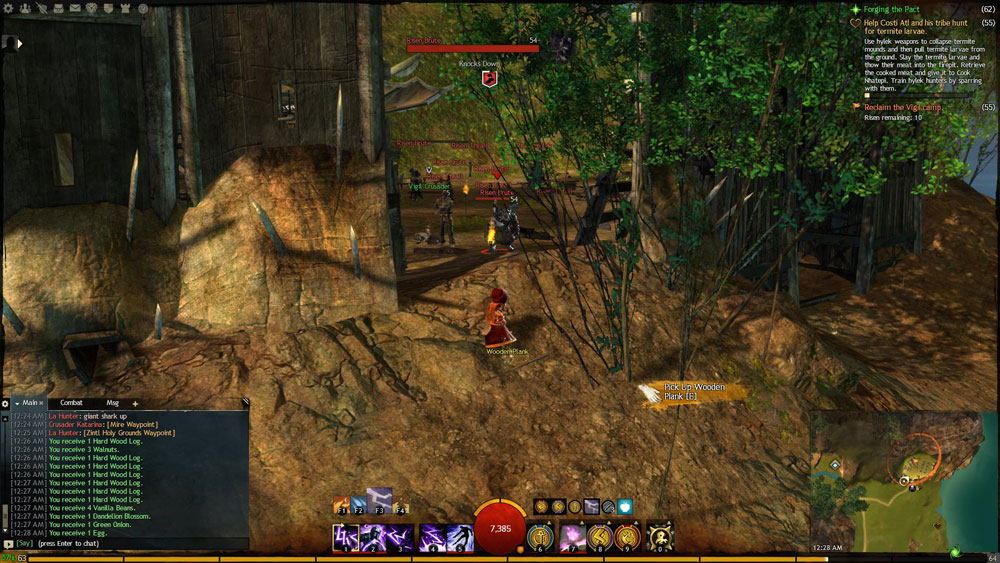The height and width of the screenshot is (563, 1000).
Task: Open the game menu gear icon
Action: (x=8, y=8)
